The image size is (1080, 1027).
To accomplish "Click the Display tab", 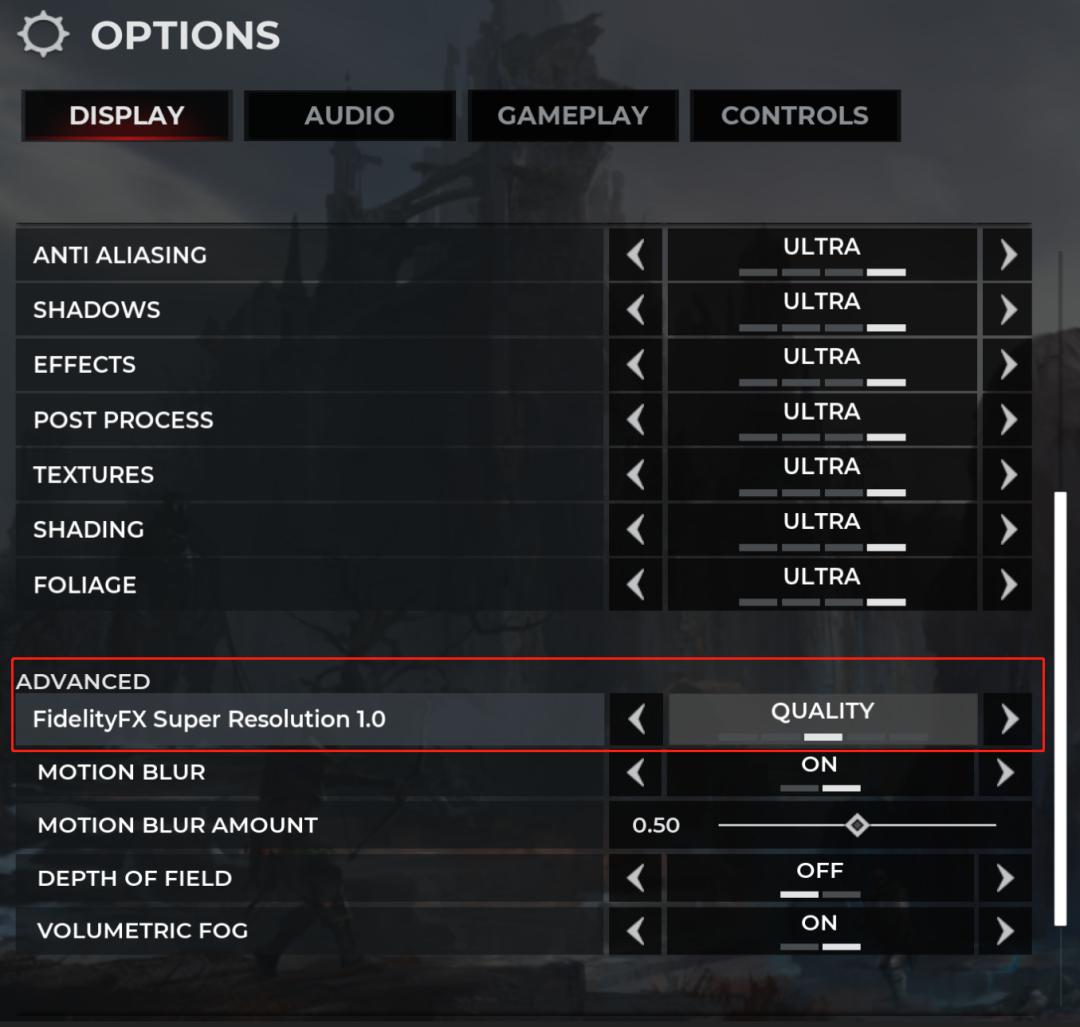I will 127,116.
